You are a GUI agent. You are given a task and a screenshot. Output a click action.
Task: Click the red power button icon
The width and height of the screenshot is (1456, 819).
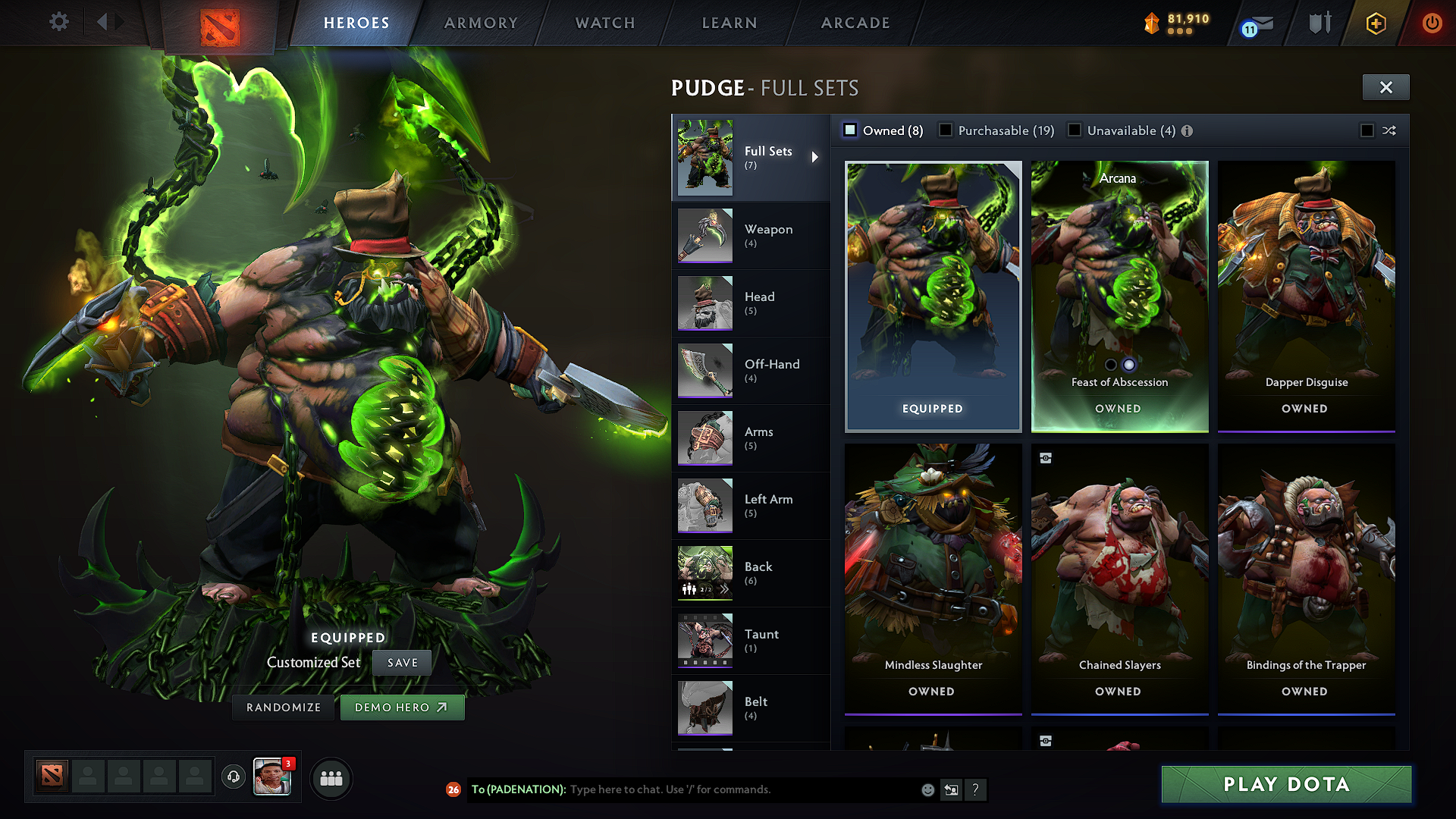pyautogui.click(x=1432, y=23)
